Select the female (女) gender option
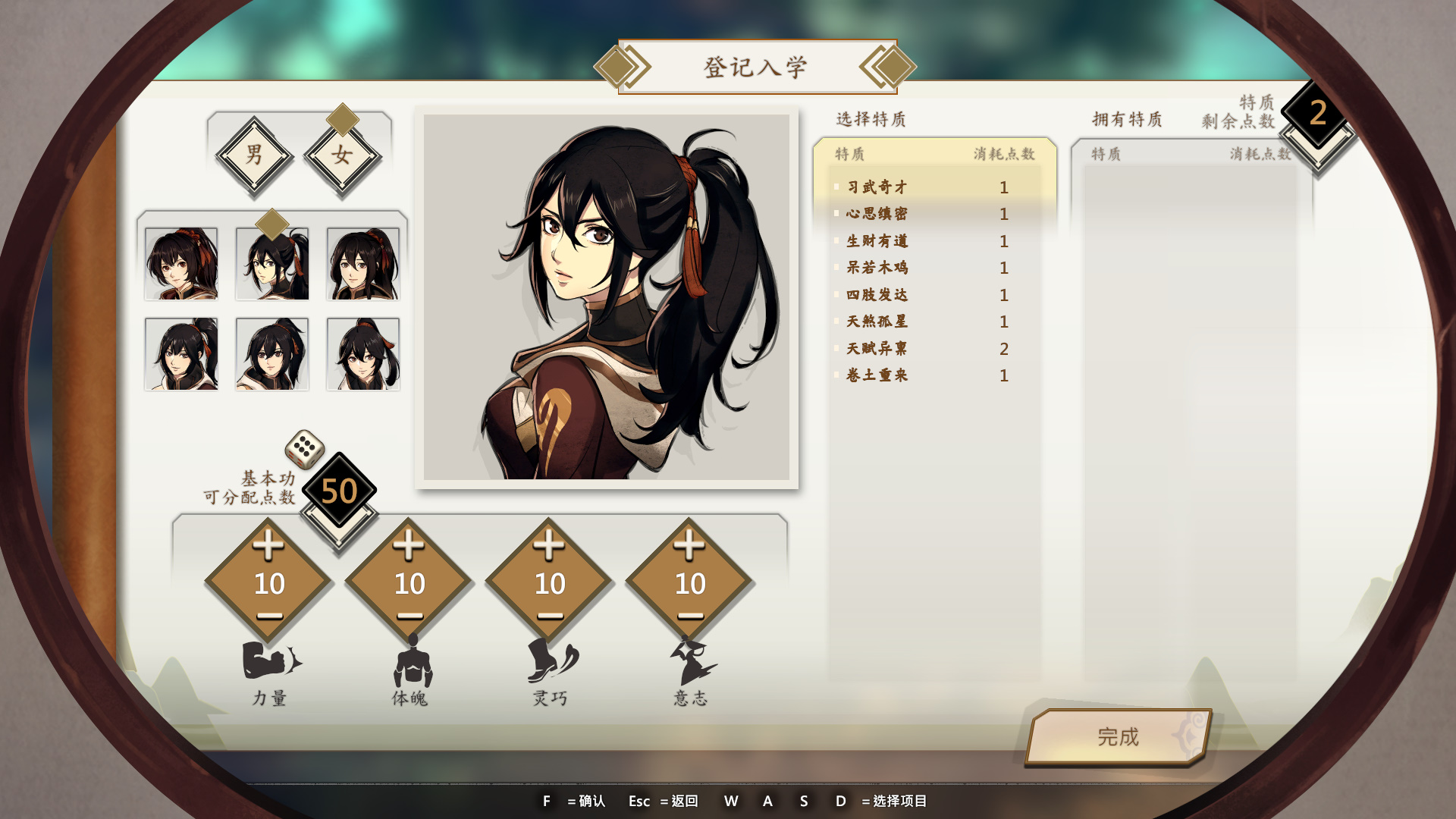This screenshot has width=1456, height=819. click(342, 155)
